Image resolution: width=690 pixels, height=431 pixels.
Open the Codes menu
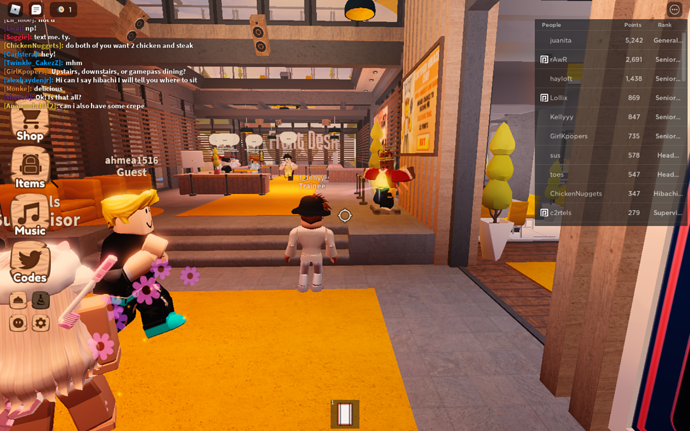30,262
